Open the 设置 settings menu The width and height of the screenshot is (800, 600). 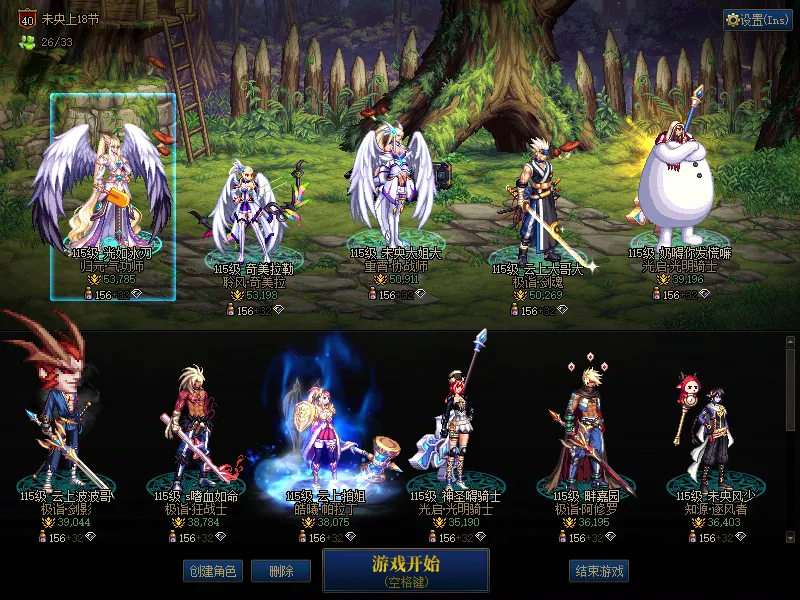[x=757, y=20]
